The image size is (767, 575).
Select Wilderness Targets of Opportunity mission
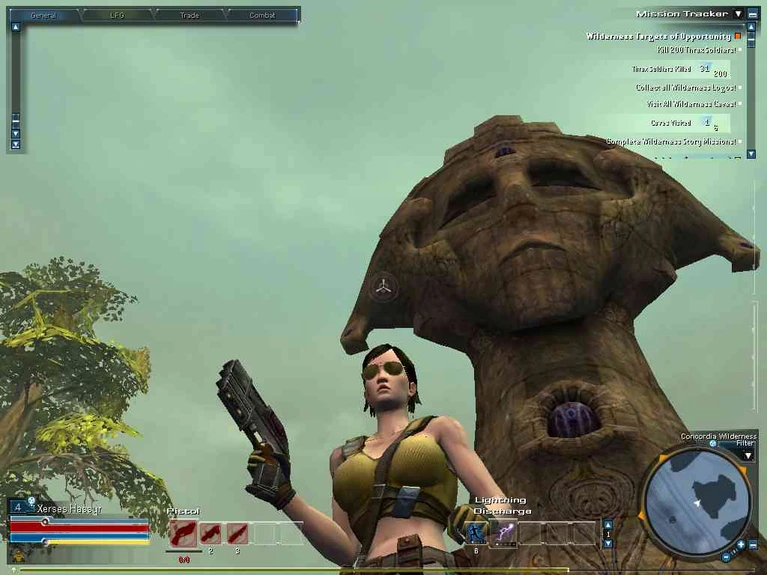click(658, 36)
